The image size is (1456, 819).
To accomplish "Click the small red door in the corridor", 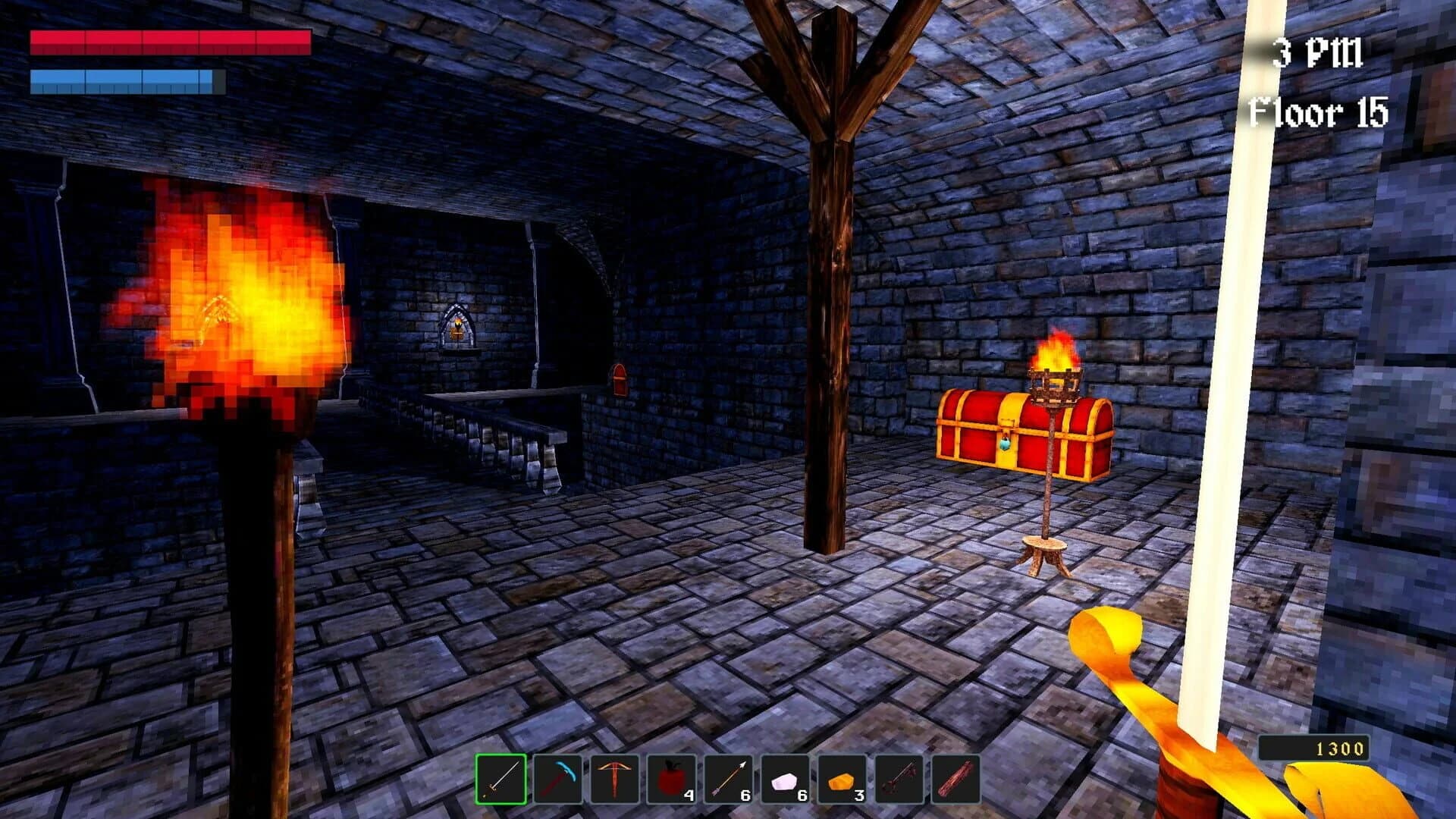I will (x=619, y=381).
